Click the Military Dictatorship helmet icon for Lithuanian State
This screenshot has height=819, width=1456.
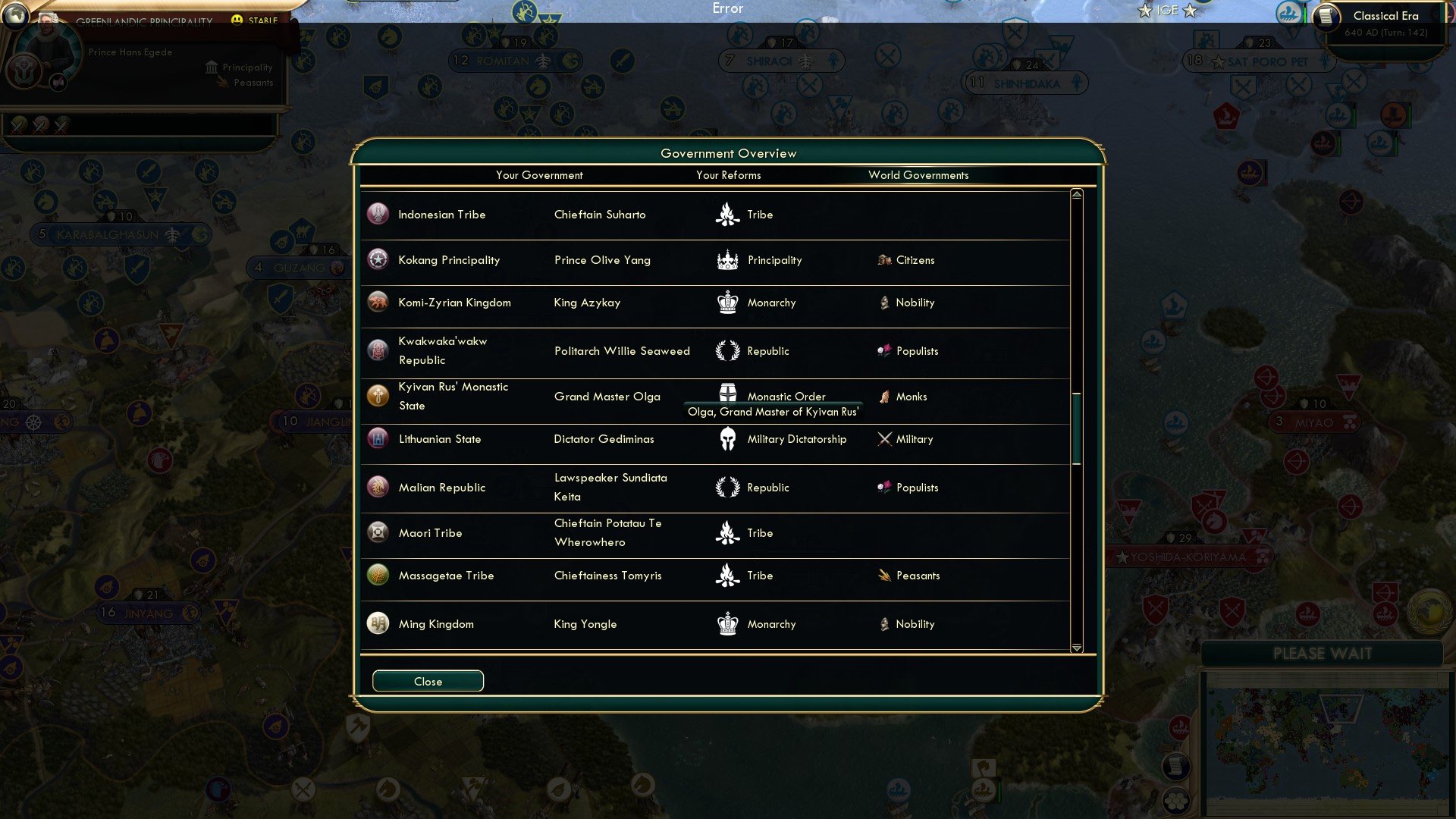pyautogui.click(x=727, y=439)
